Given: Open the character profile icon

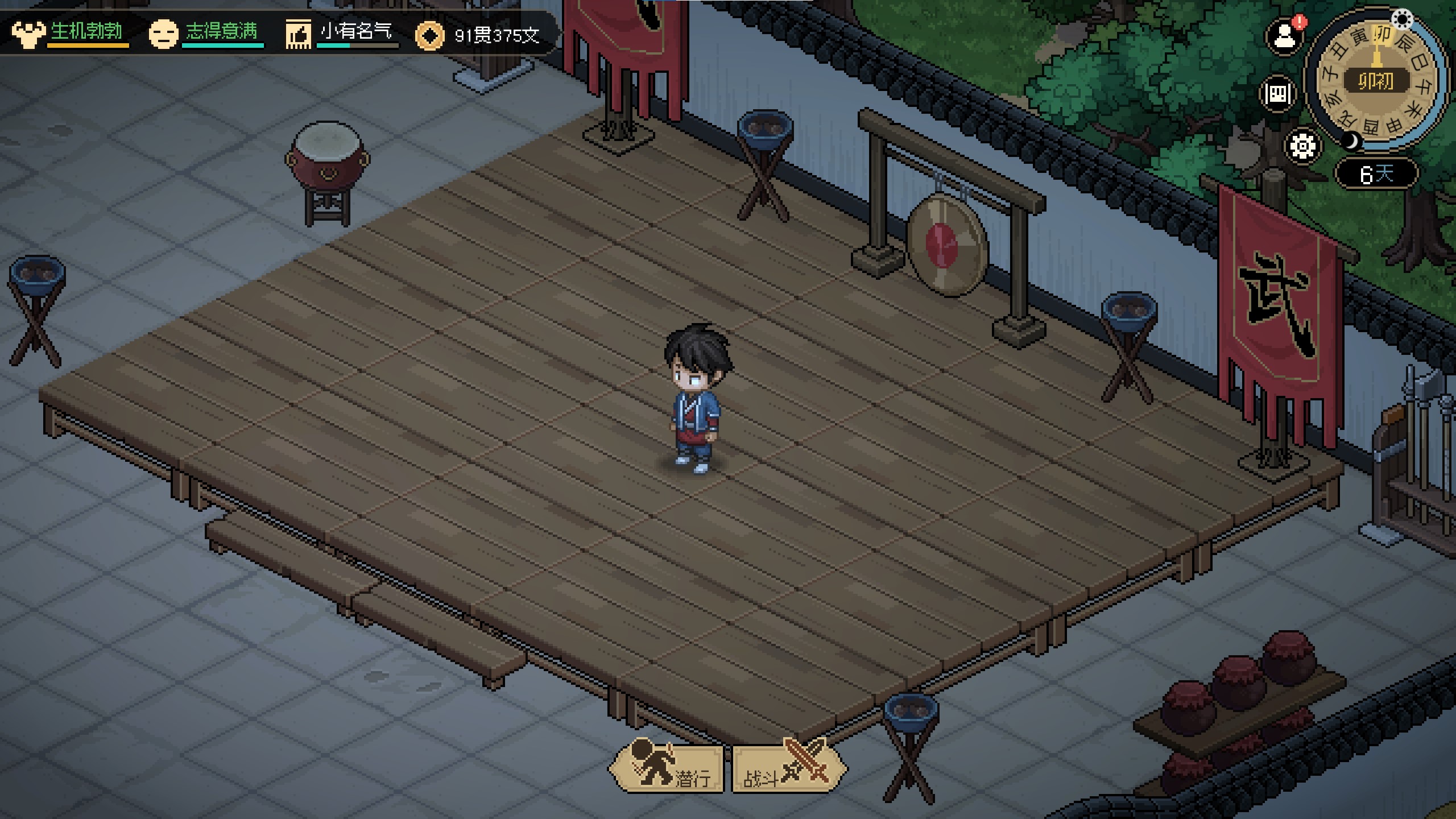Looking at the screenshot, I should tap(1284, 37).
